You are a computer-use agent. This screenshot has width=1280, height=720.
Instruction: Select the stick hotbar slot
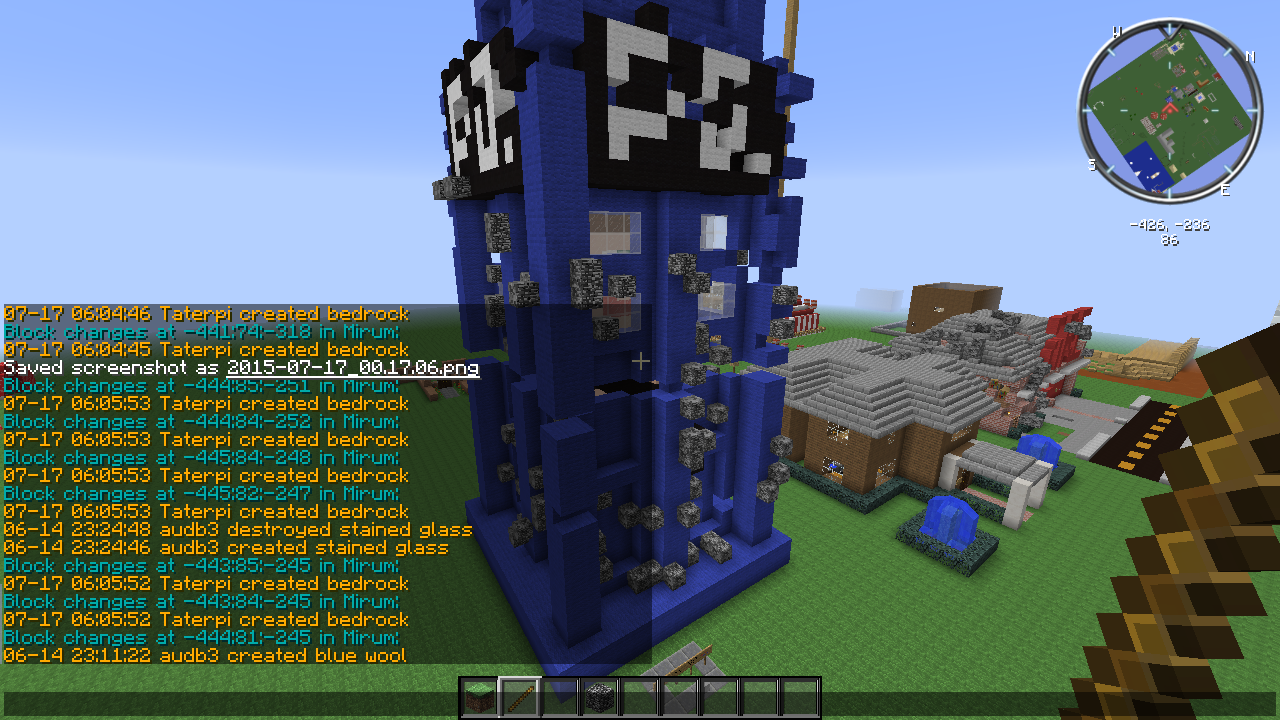[520, 697]
